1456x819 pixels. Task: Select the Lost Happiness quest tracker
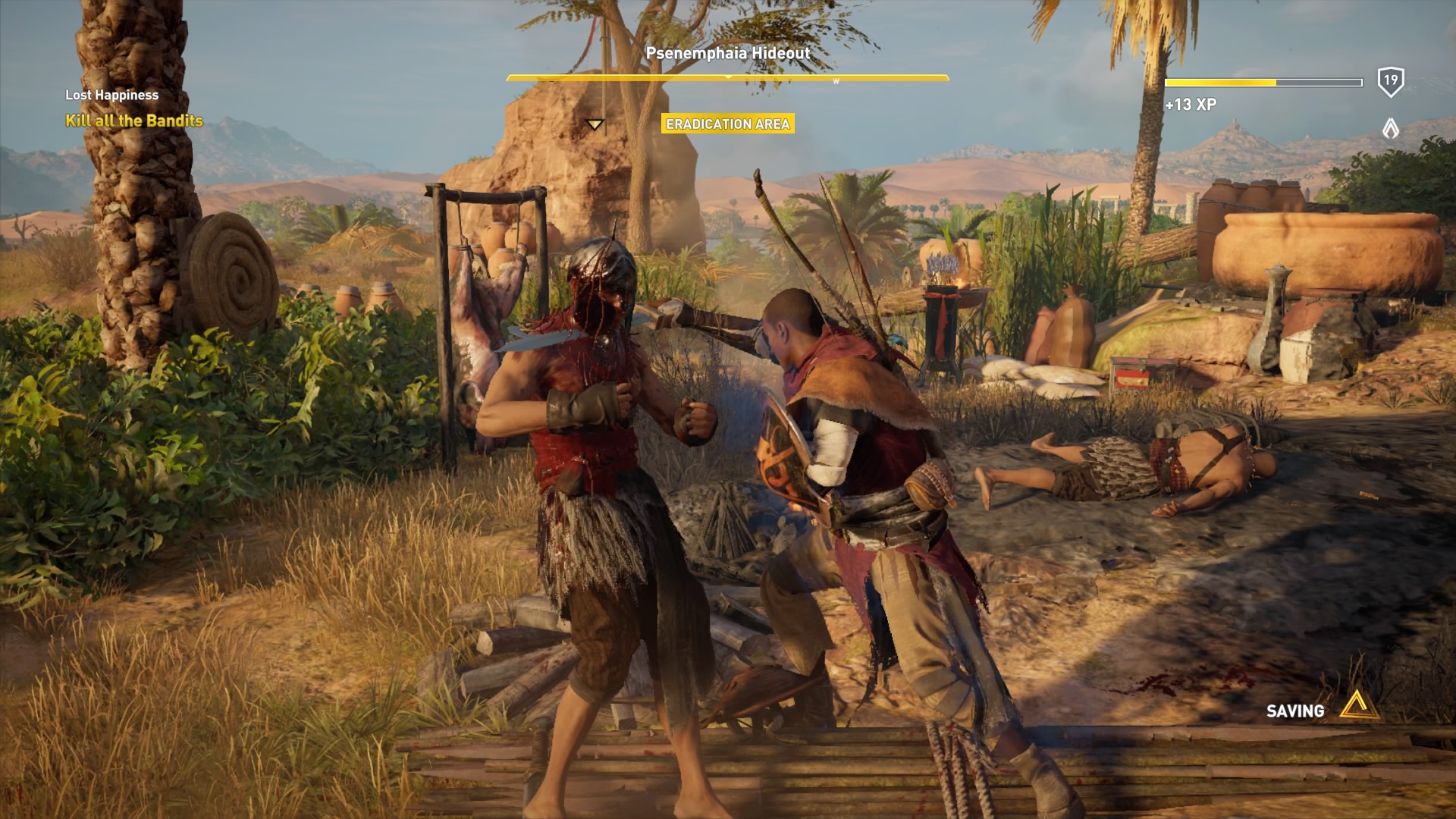[111, 95]
